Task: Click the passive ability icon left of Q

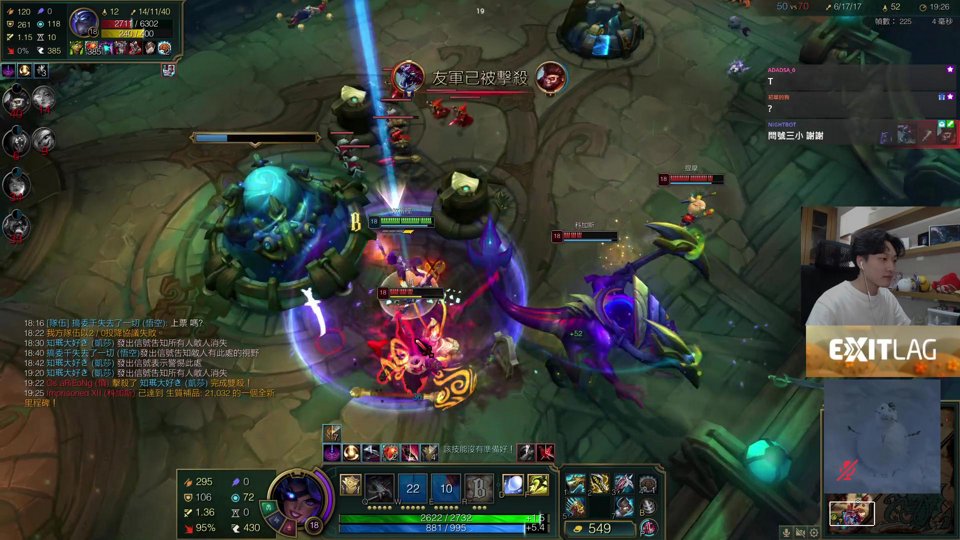Action: click(x=351, y=485)
